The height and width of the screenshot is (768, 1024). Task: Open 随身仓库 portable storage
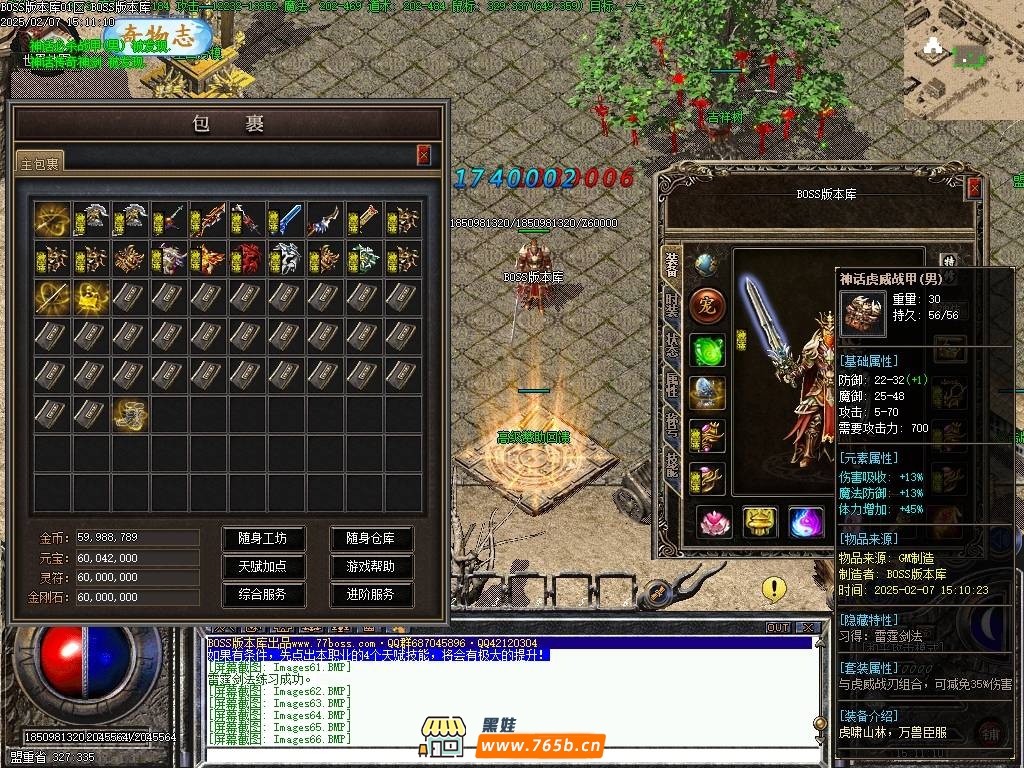(371, 538)
